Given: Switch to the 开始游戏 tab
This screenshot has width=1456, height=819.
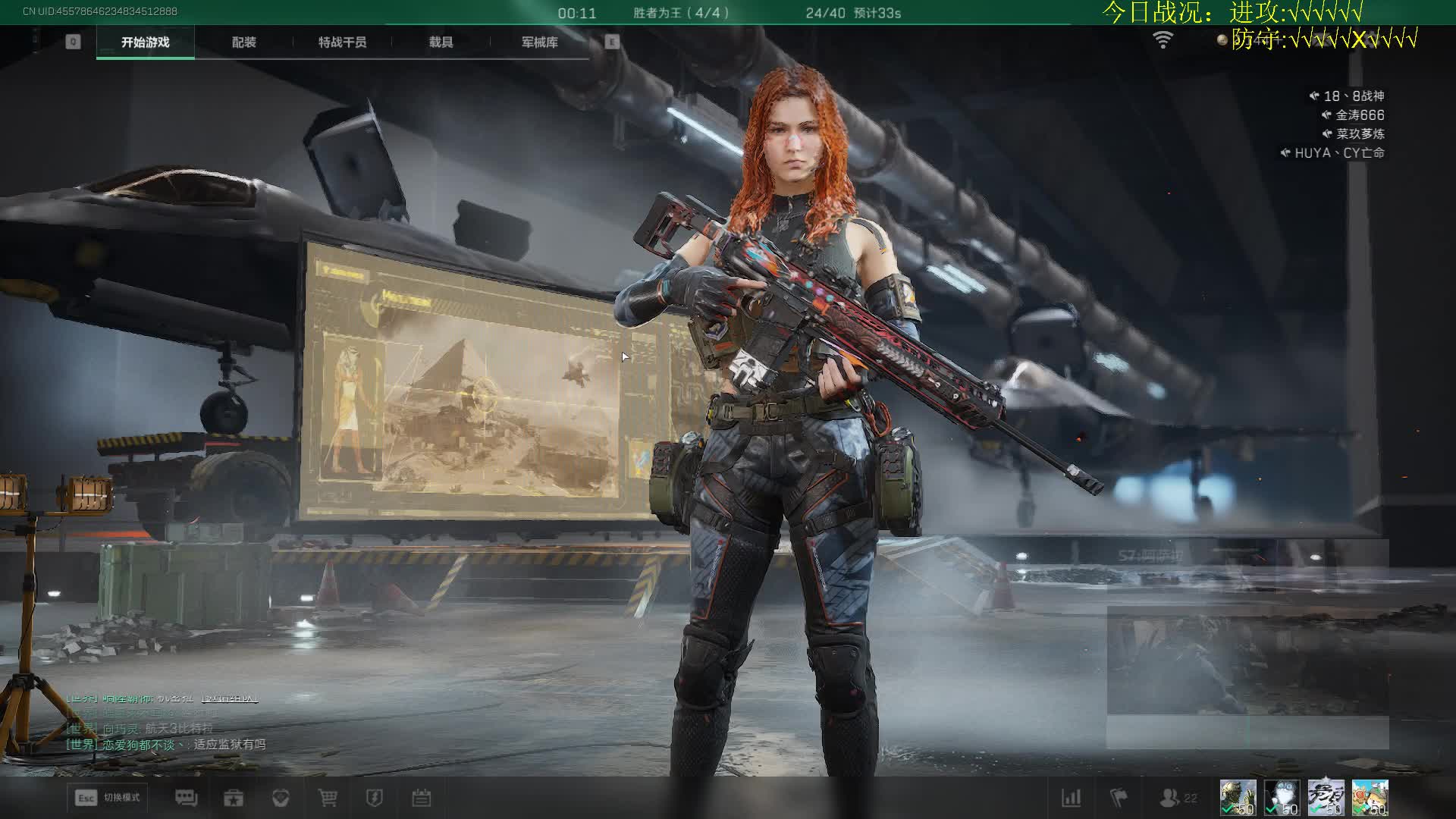Looking at the screenshot, I should (145, 42).
